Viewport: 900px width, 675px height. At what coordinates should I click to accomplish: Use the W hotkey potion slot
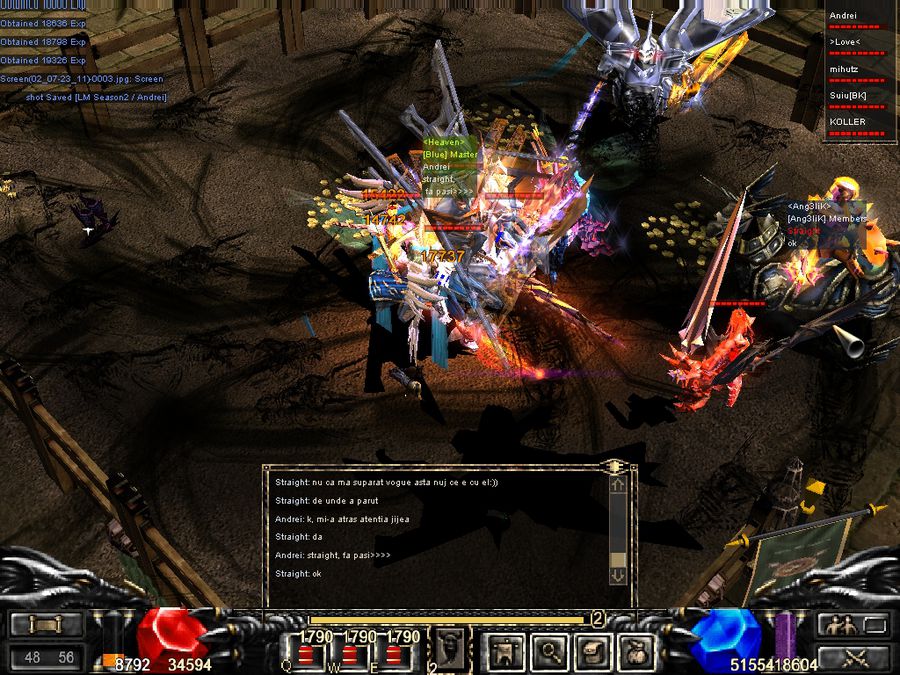(x=350, y=655)
